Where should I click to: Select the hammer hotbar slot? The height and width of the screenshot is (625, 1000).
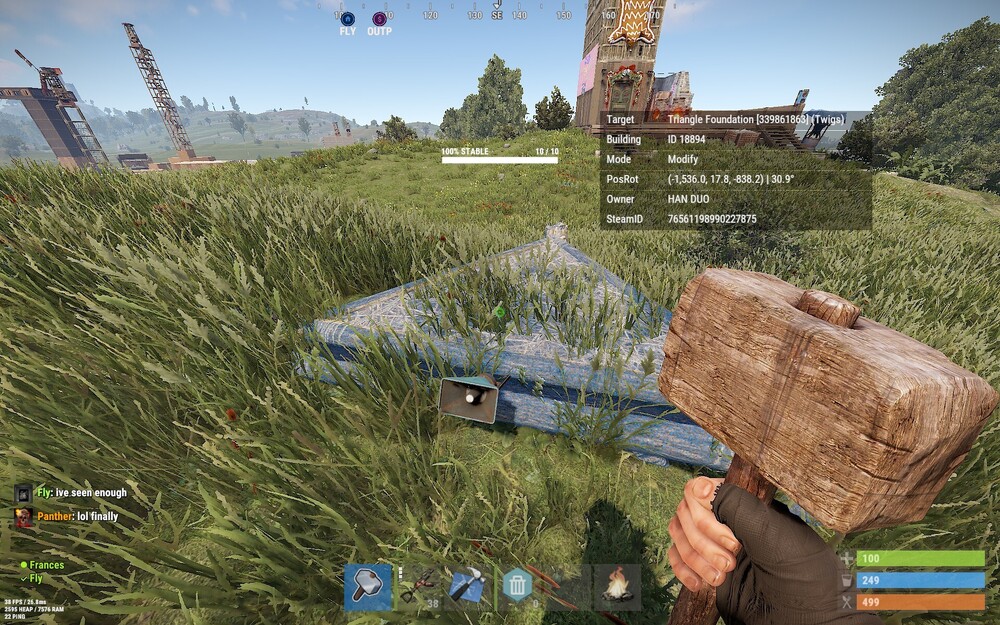coord(368,587)
